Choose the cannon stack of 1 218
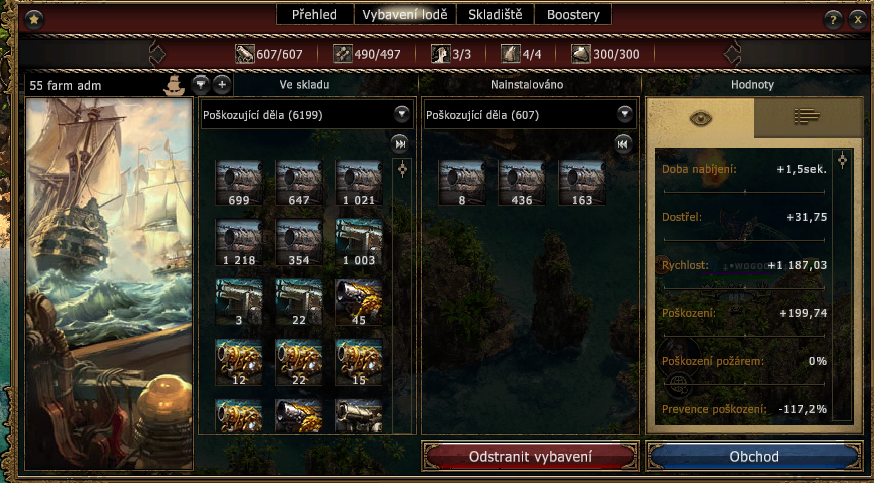874x483 pixels. [239, 241]
